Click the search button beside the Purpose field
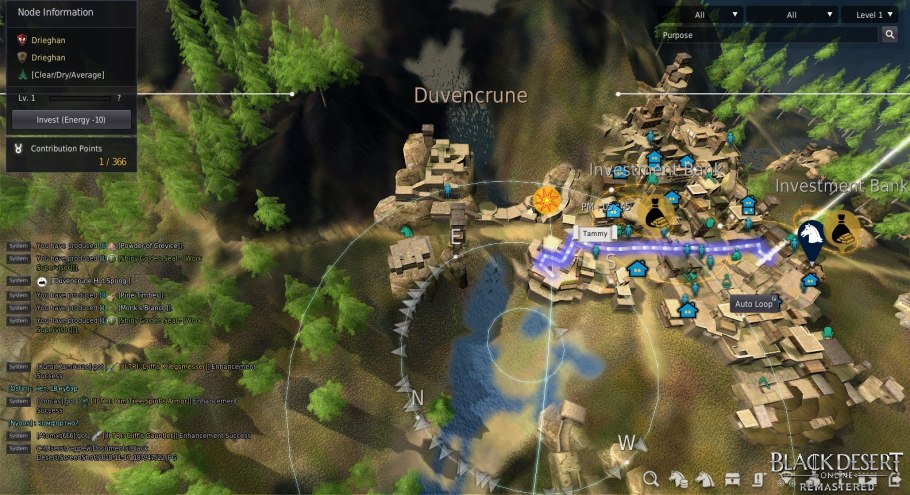 pos(890,35)
